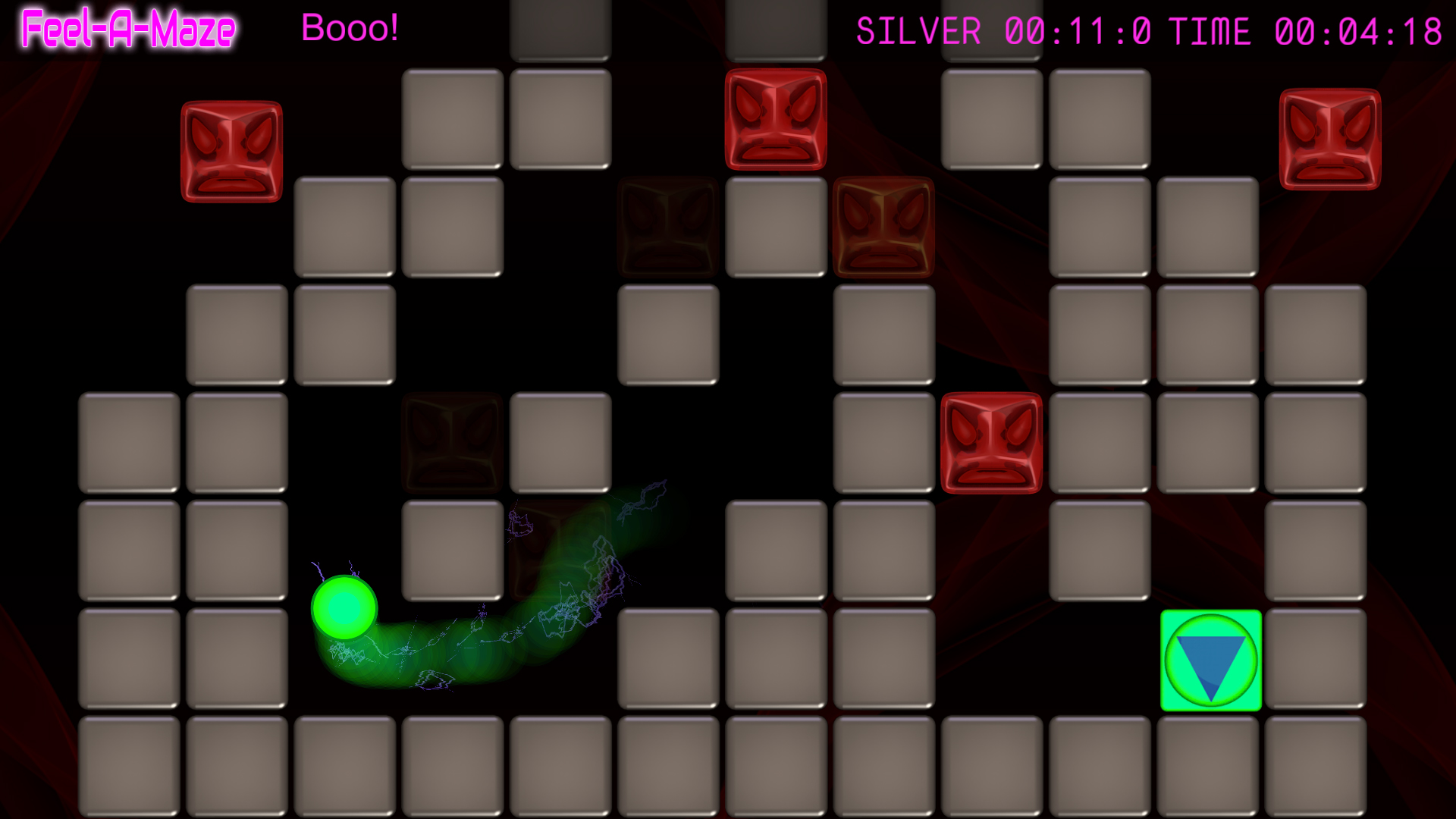Click the red enemy face near top left
Viewport: 1456px width, 819px height.
231,150
